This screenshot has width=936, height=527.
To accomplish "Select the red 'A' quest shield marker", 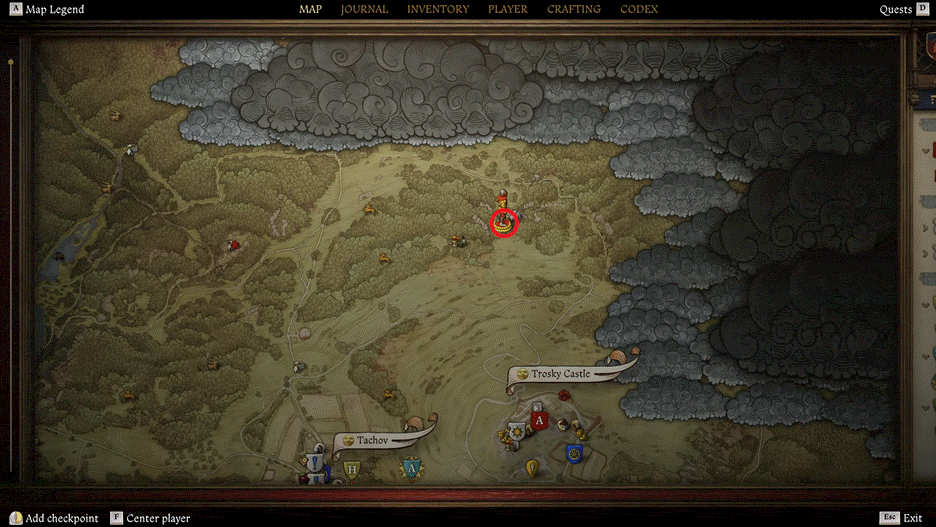I will coord(541,421).
